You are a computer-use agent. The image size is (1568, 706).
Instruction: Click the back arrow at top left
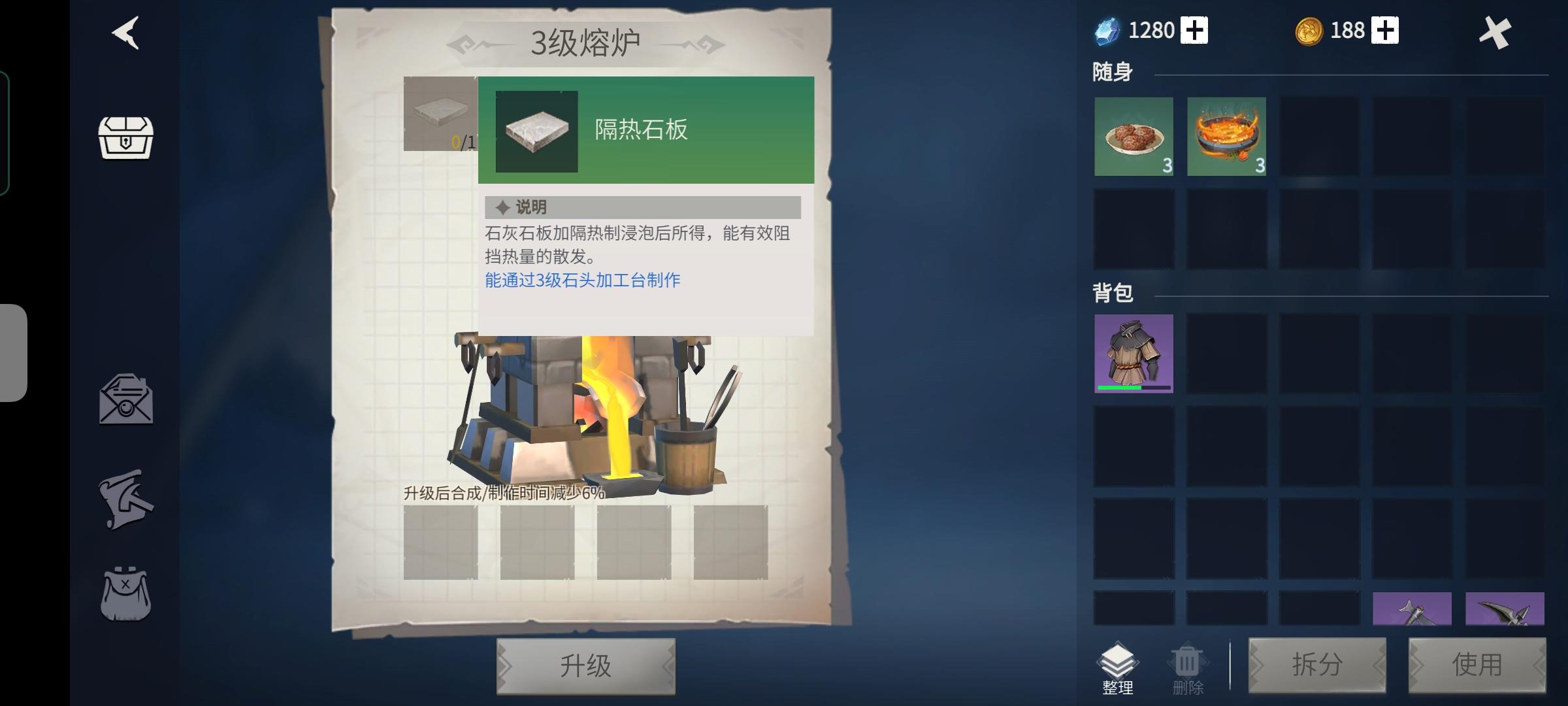tap(125, 34)
